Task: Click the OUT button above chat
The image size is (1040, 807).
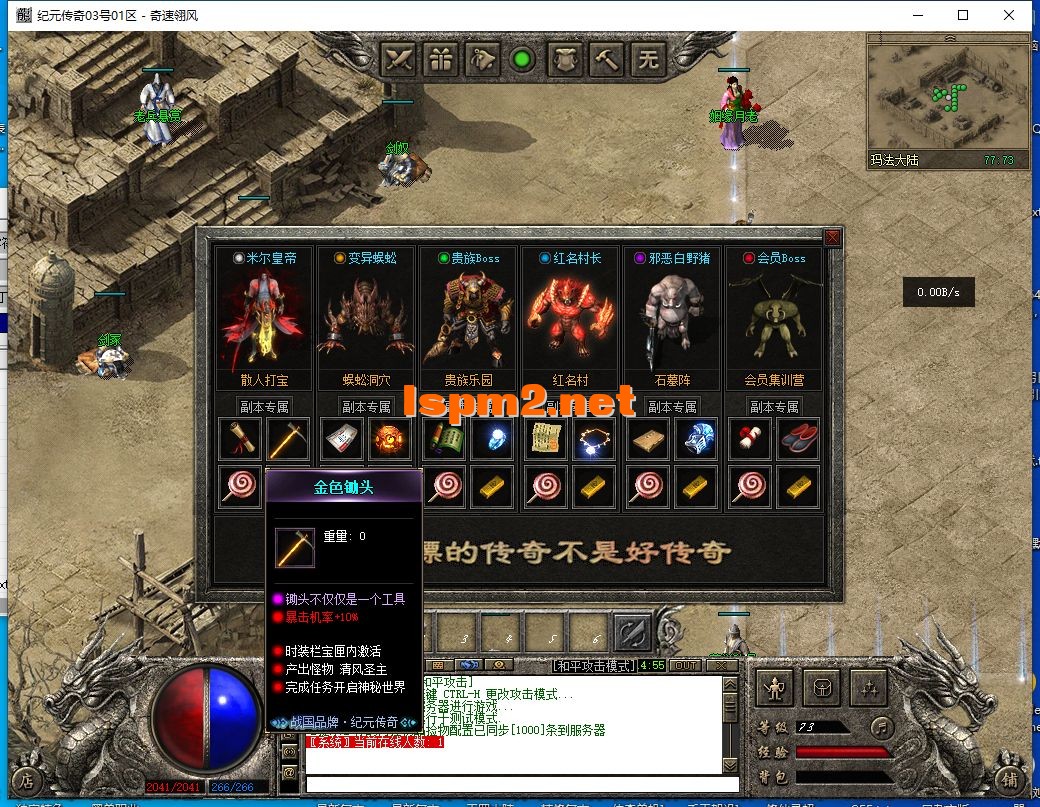Action: tap(685, 665)
